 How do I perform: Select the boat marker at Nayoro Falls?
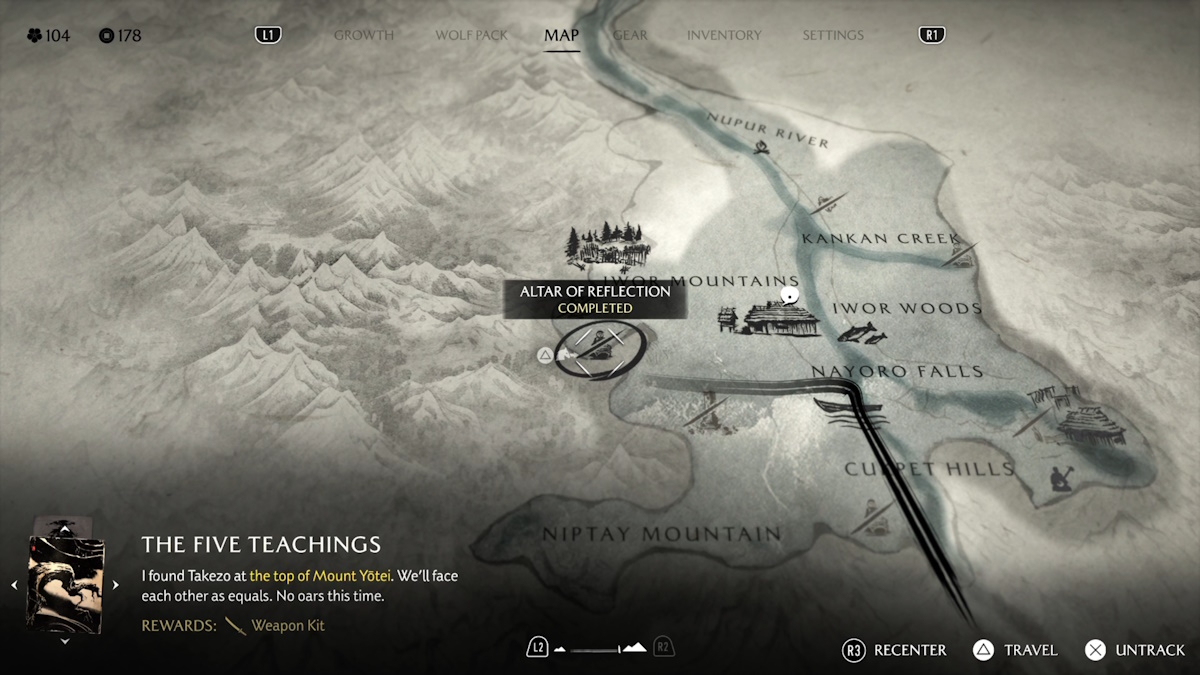[x=848, y=407]
